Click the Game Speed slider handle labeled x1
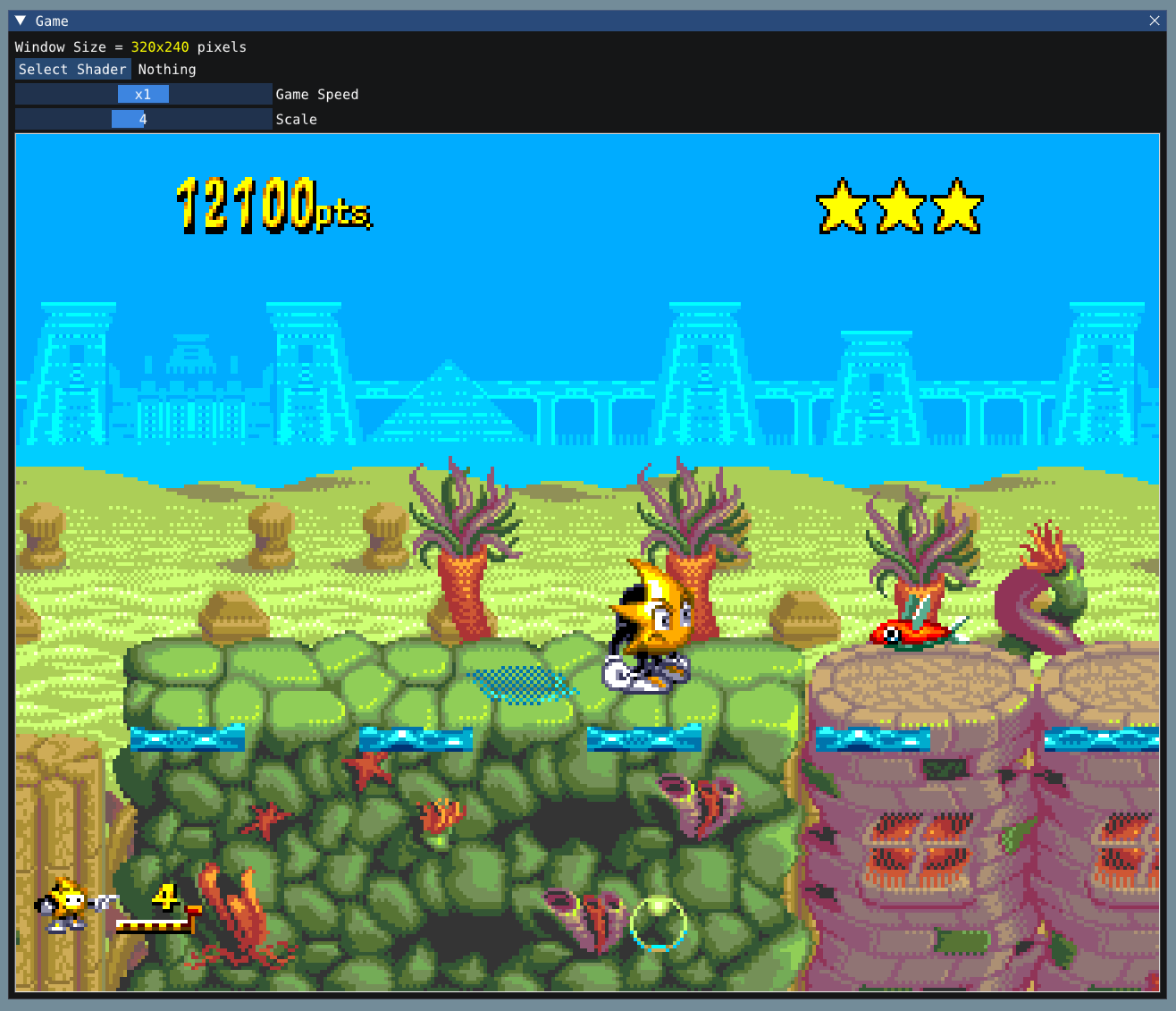The image size is (1176, 1011). click(143, 94)
